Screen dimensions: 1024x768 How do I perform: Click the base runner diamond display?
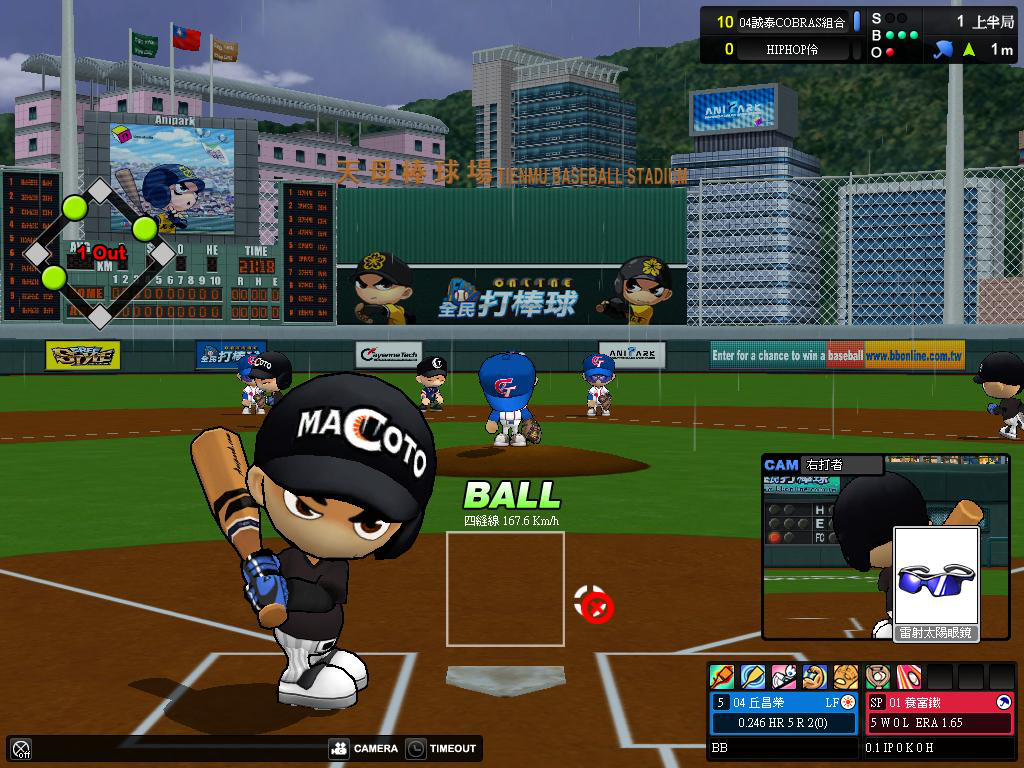click(x=99, y=254)
